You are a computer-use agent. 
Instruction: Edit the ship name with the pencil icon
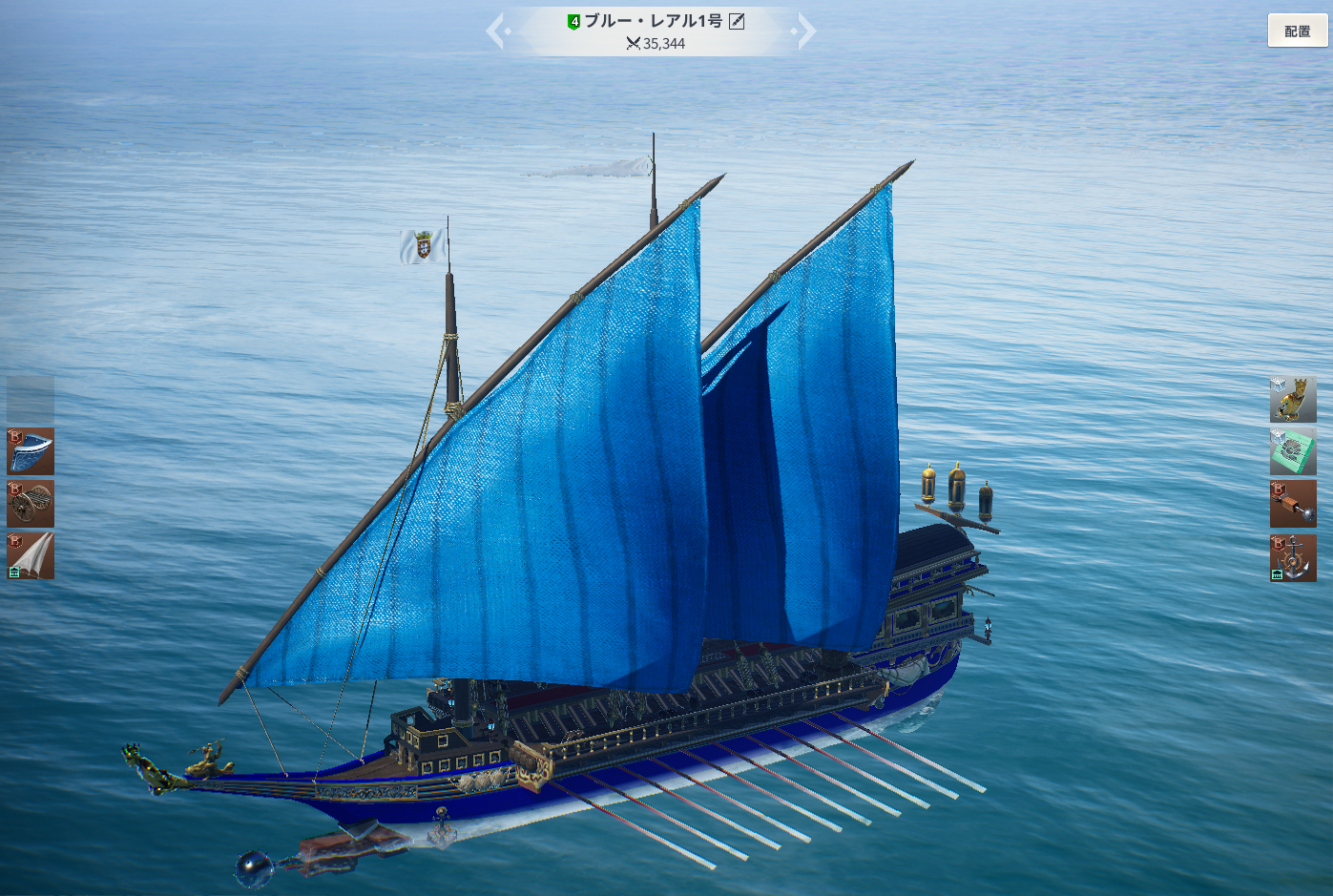(x=737, y=21)
